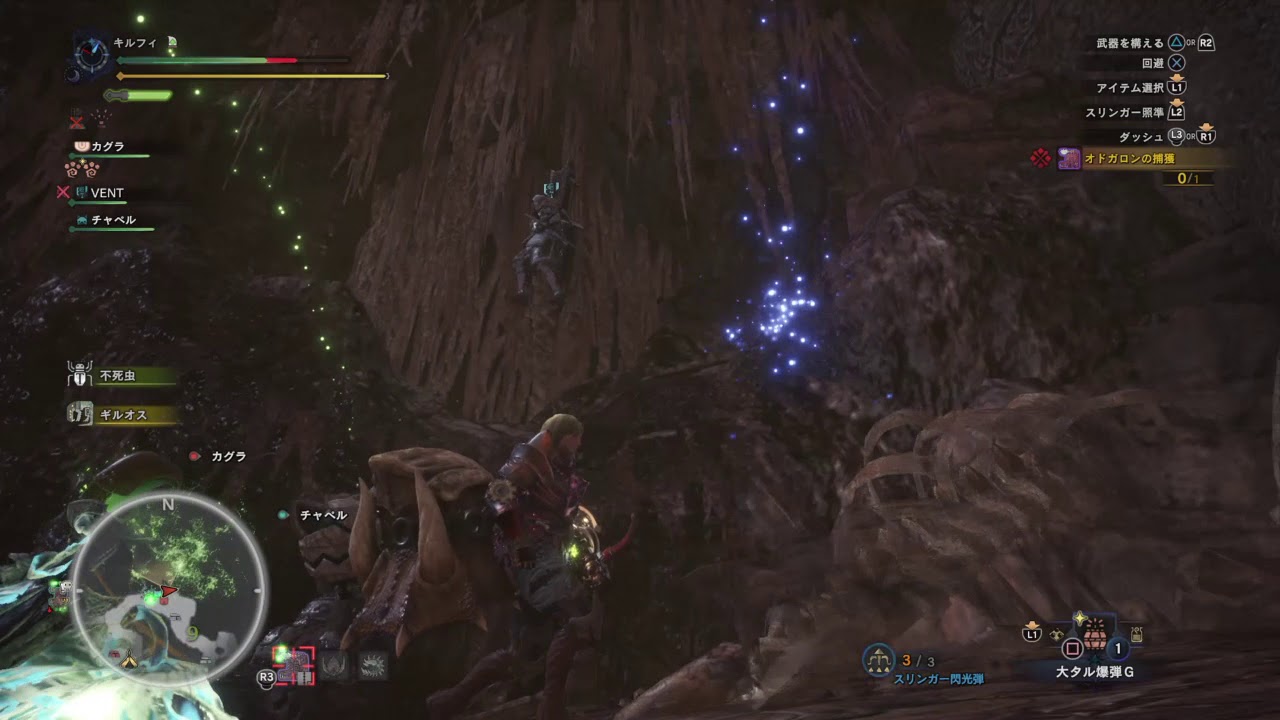The width and height of the screenshot is (1280, 720).
Task: Click the spiky monster icon beside the minimap
Action: click(373, 666)
